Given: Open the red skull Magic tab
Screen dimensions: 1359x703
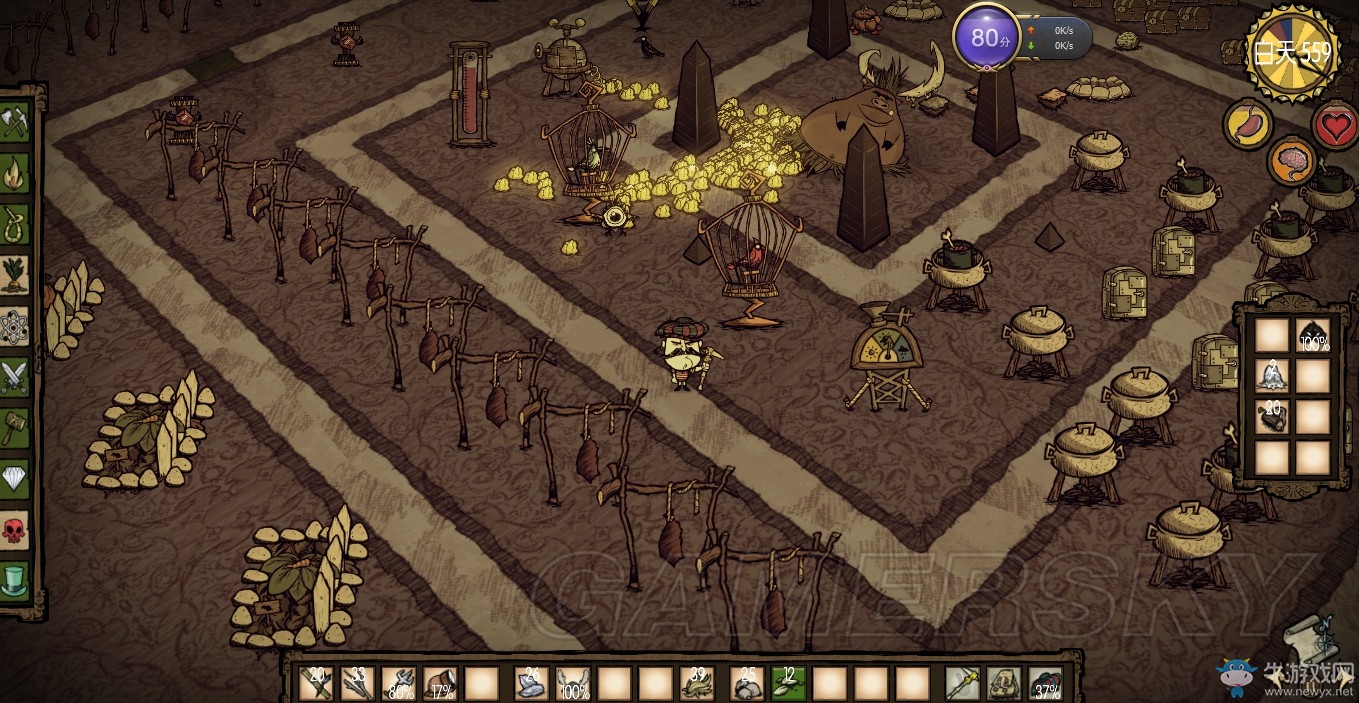Looking at the screenshot, I should (15, 531).
